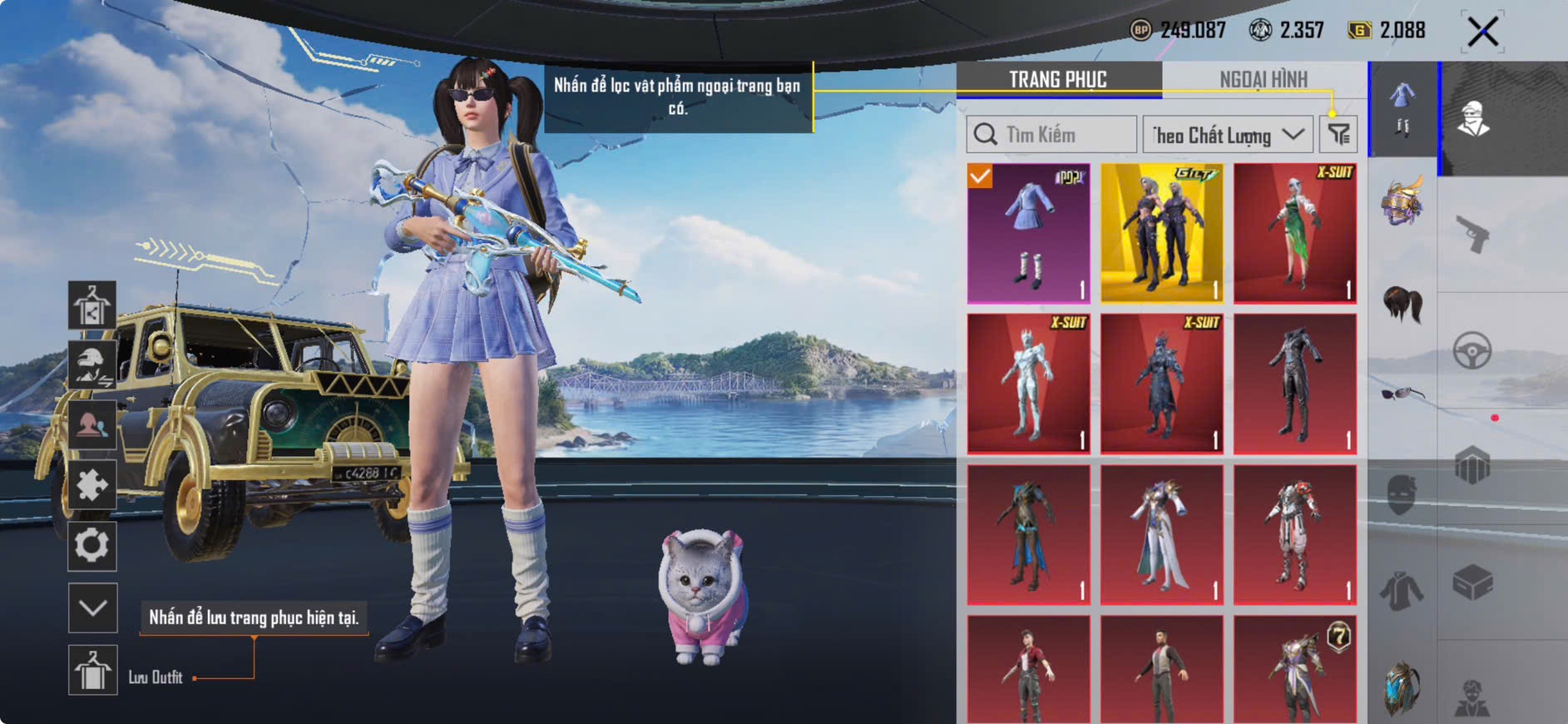This screenshot has height=724, width=1568.
Task: Choose the white robed outfit tile
Action: [1161, 534]
